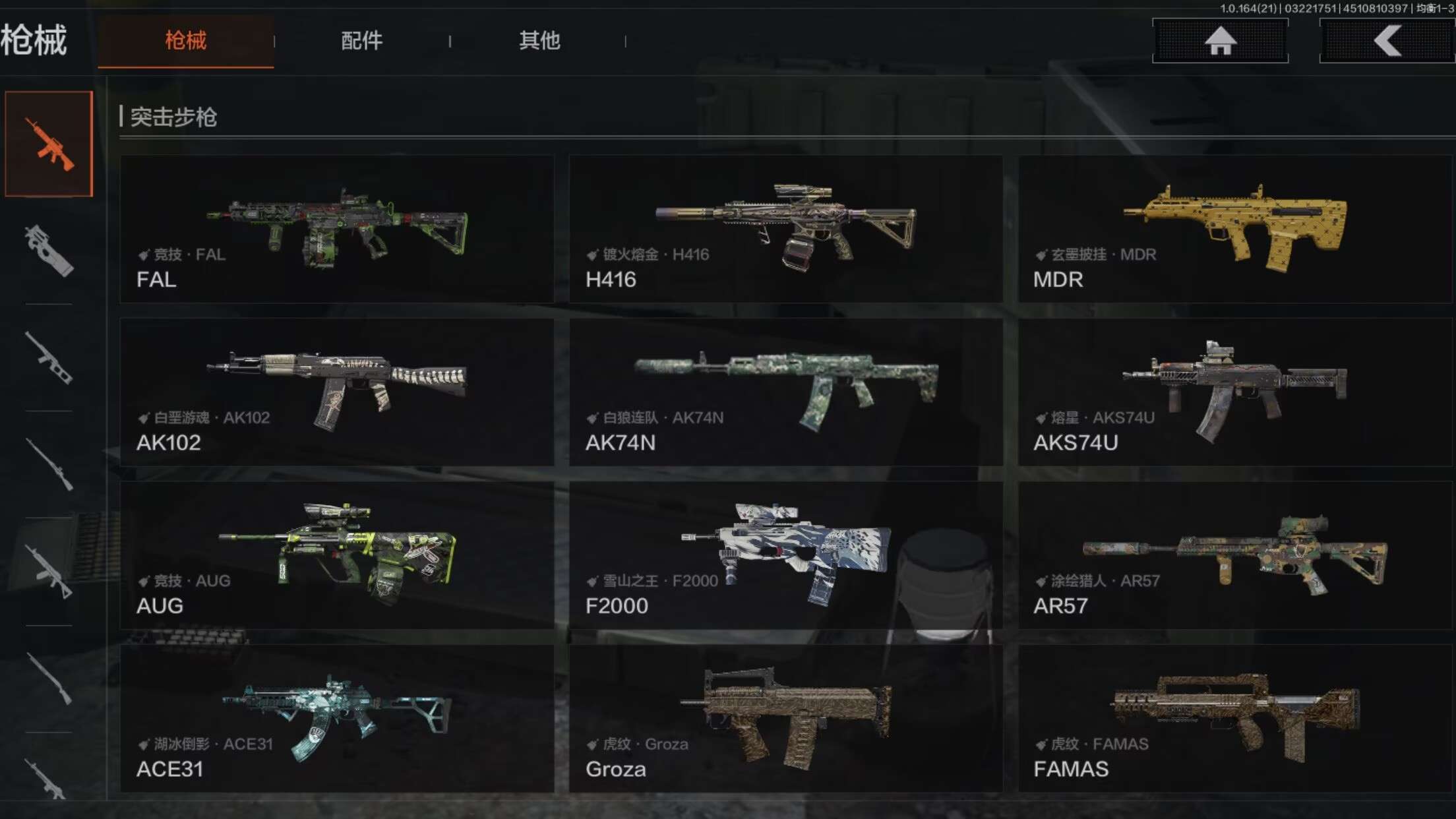Select the ACE31 weapon tile
1456x819 pixels.
(x=337, y=718)
